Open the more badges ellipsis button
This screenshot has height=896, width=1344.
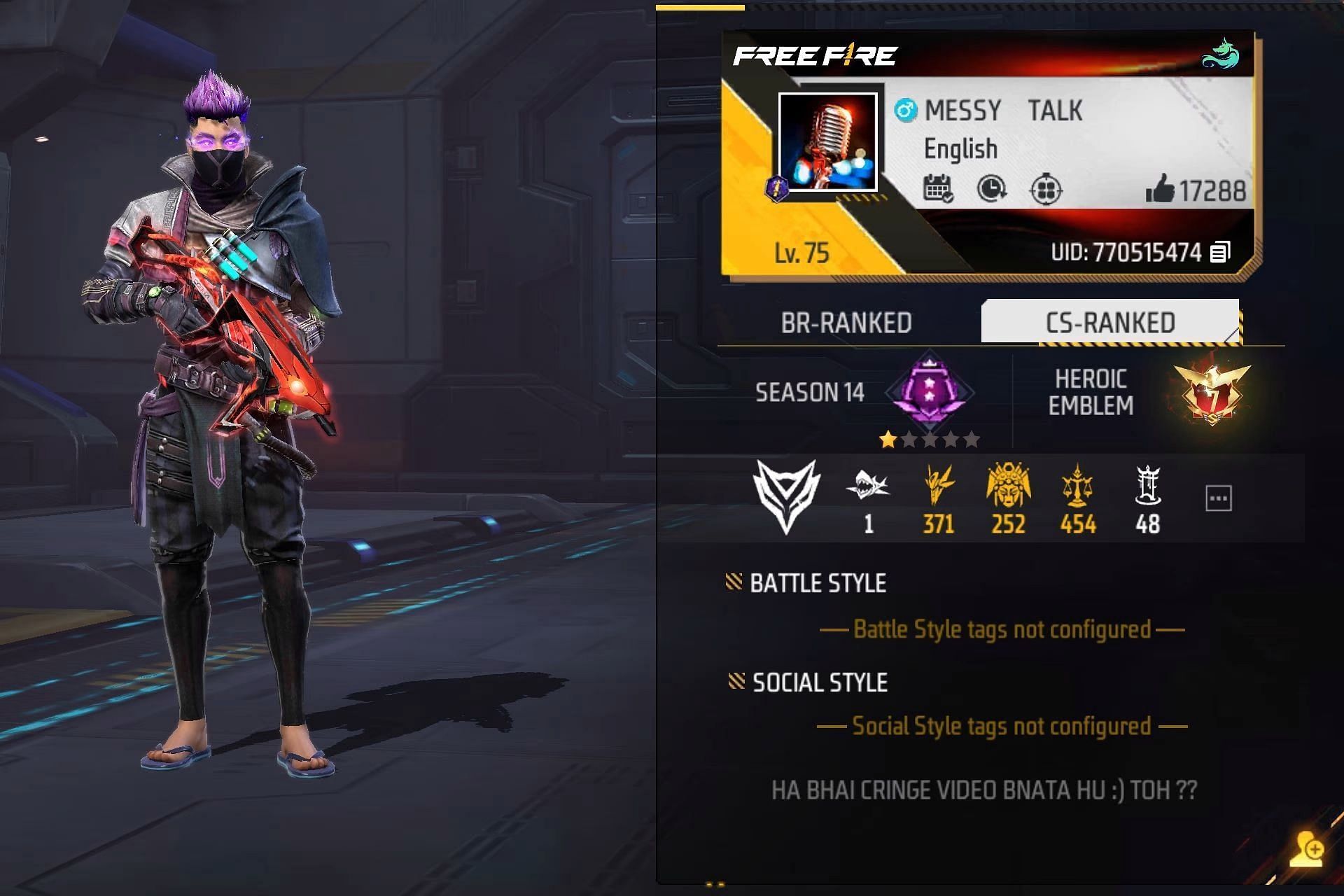click(x=1219, y=498)
